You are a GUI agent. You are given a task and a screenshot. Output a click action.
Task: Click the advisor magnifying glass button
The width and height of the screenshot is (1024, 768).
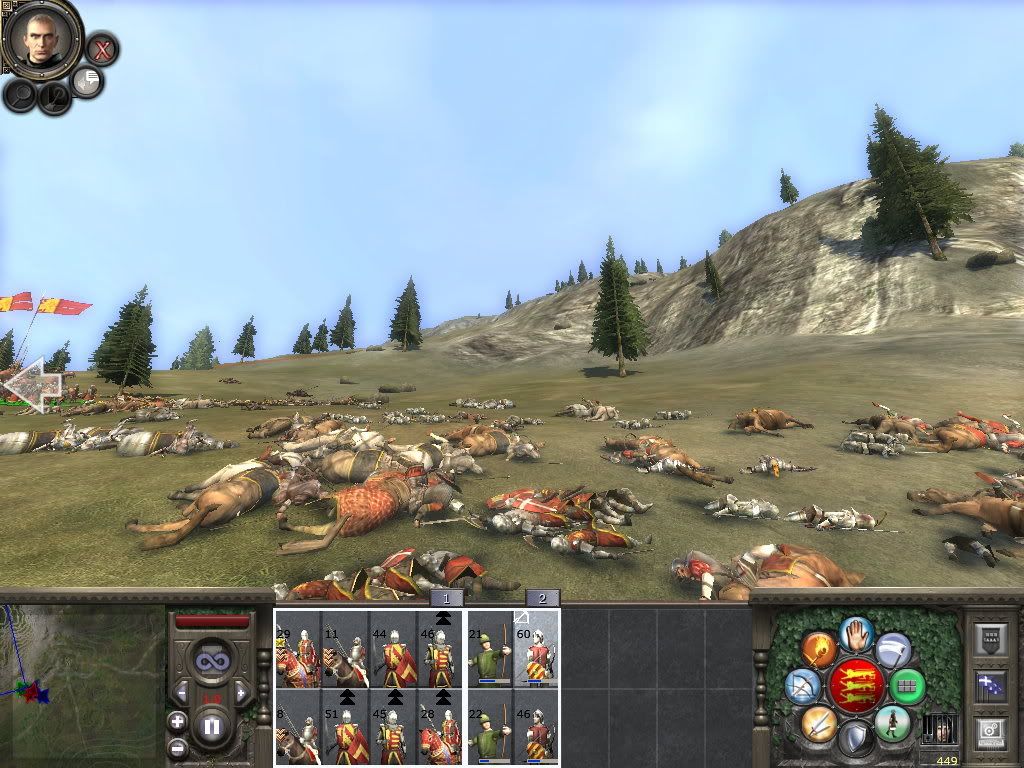[x=20, y=95]
